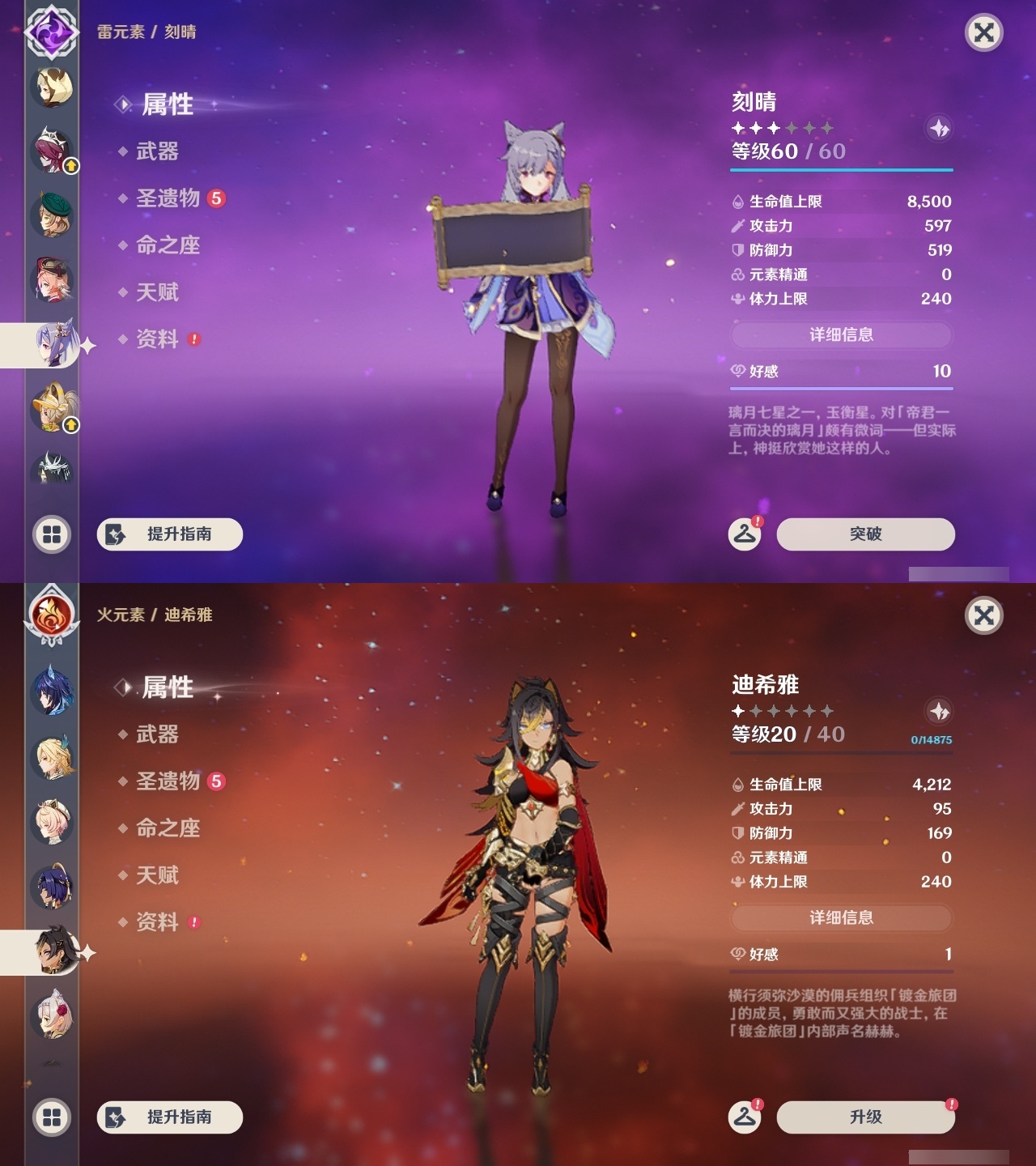Expand 详细信息 for Keqing's stats

(841, 335)
